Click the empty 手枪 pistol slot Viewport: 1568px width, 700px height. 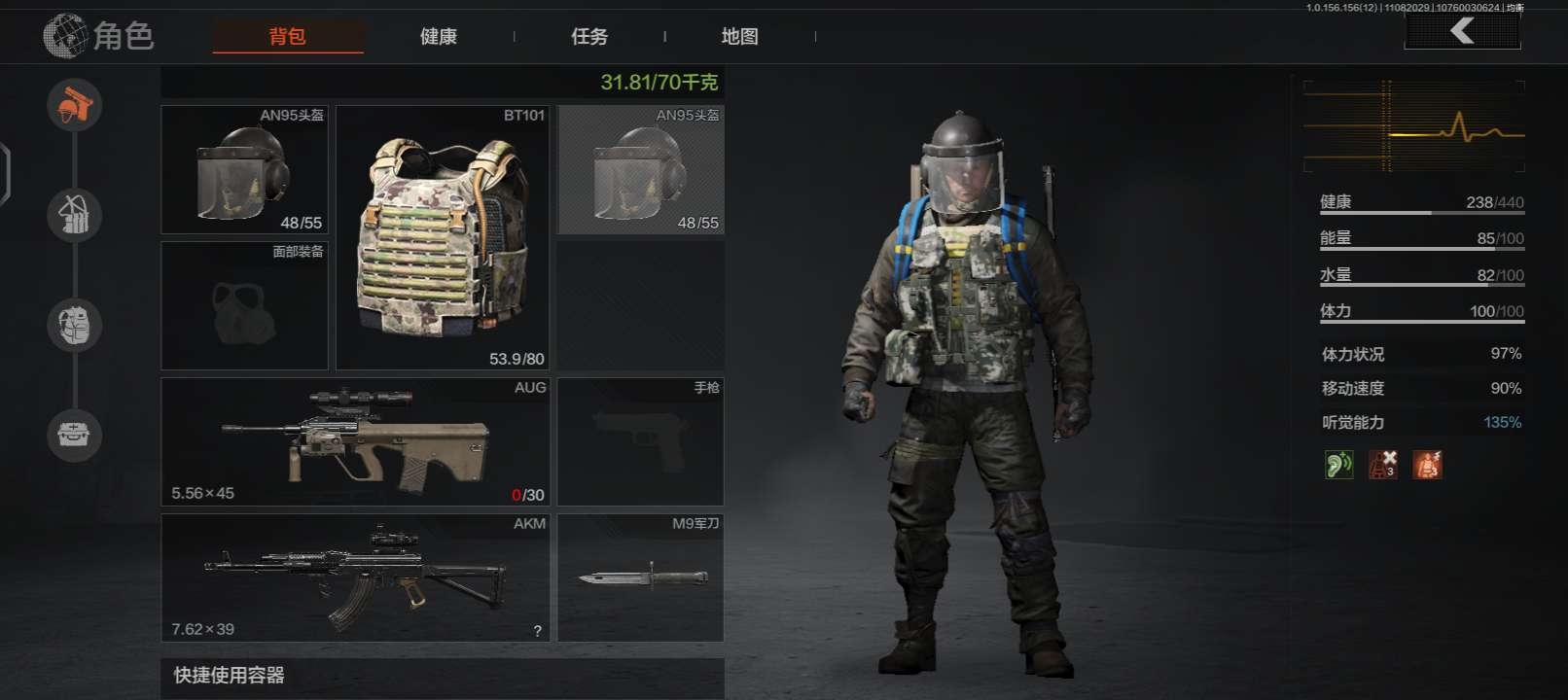pos(641,441)
